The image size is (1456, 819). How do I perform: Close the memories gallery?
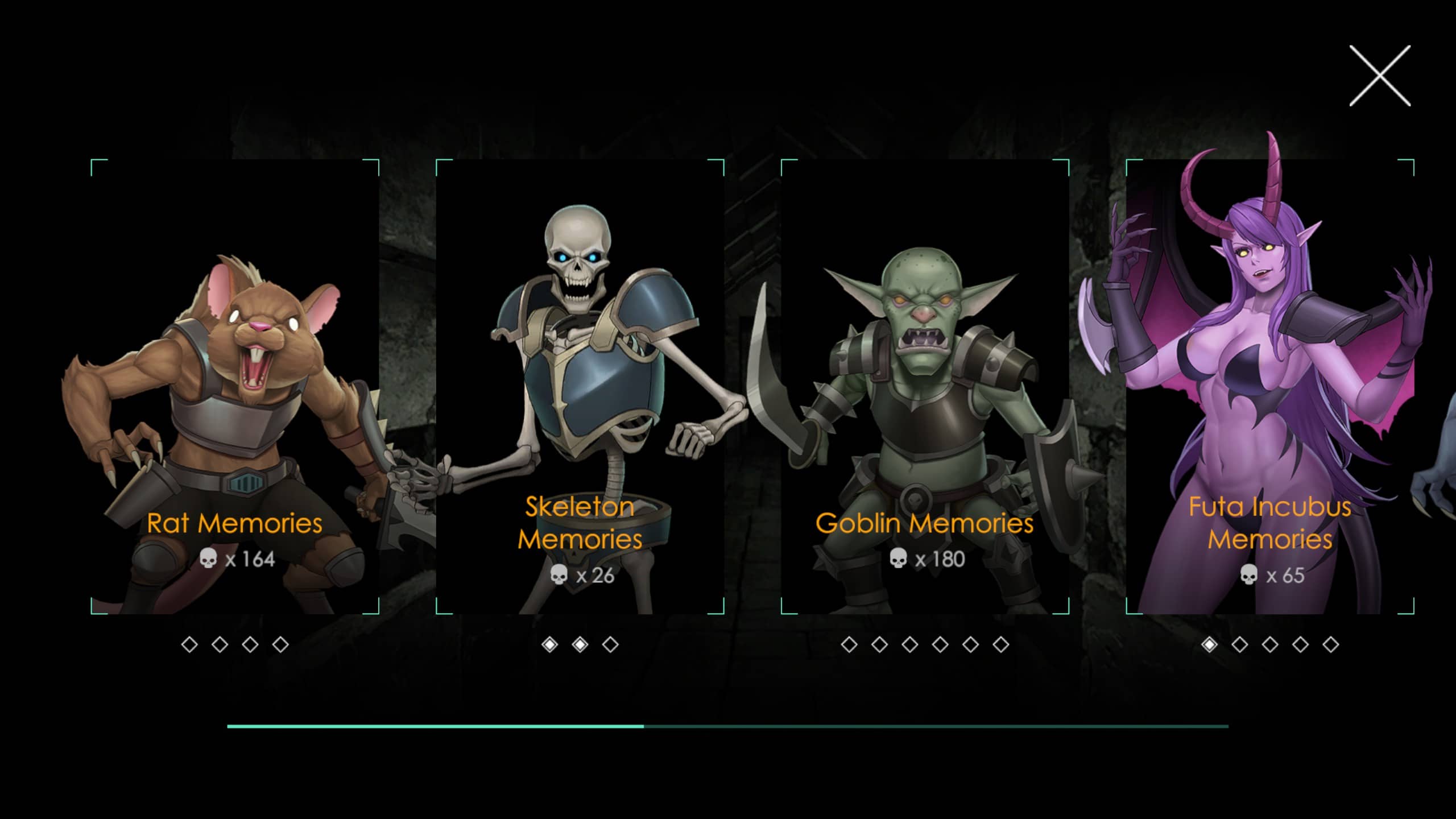[1380, 76]
